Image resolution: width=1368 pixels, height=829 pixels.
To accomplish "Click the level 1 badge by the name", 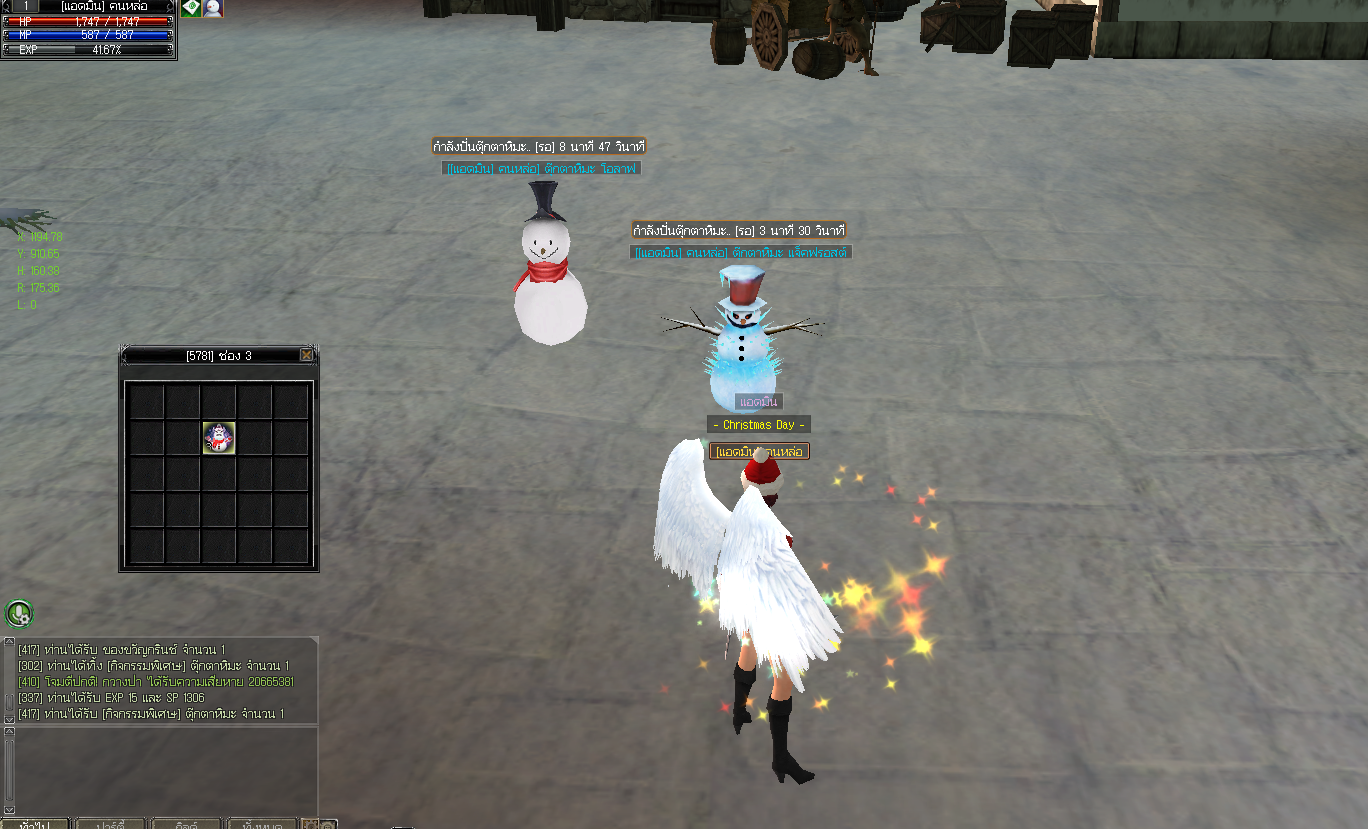I will click(x=24, y=6).
